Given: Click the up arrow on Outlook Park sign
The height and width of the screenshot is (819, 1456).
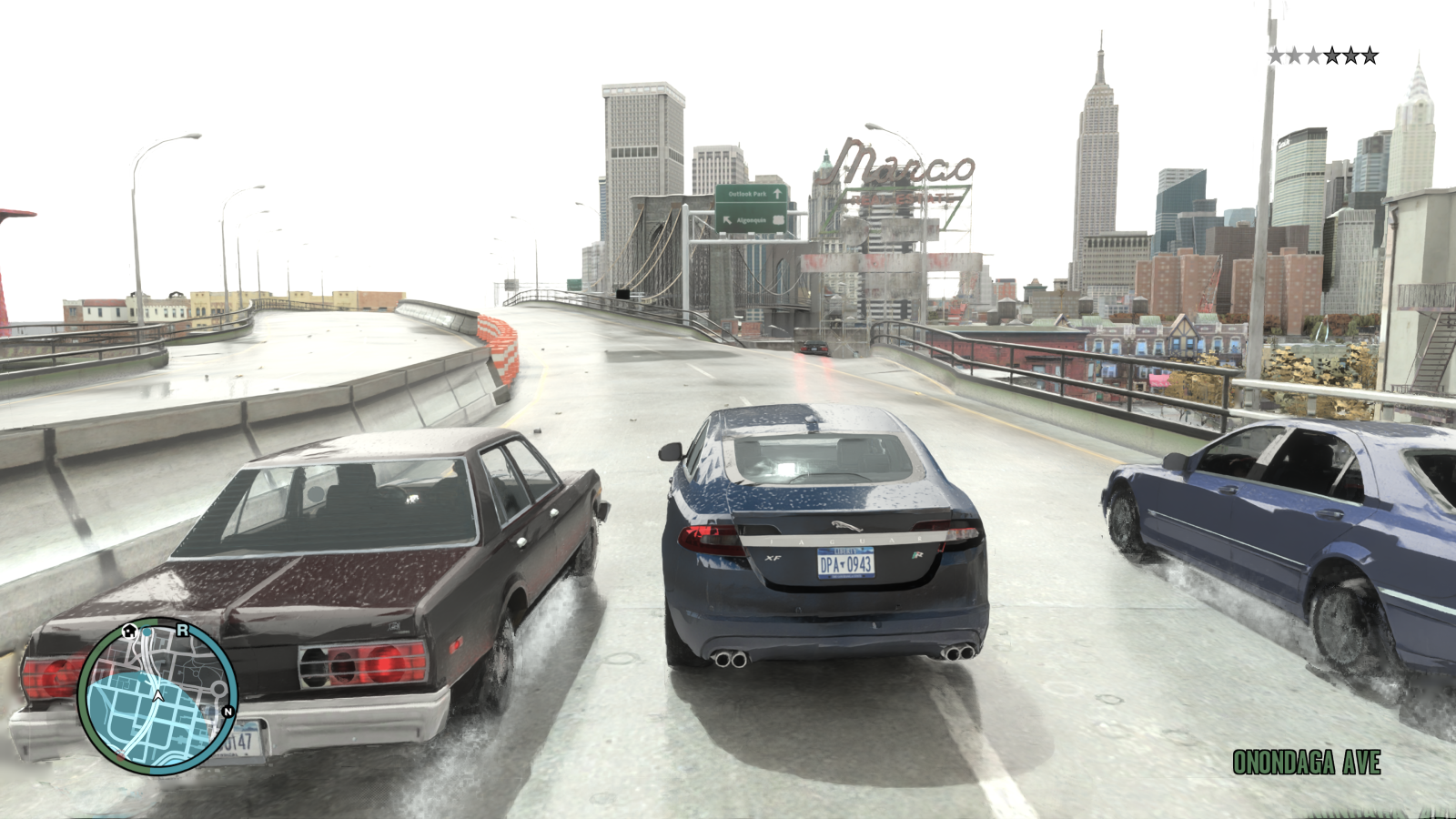Looking at the screenshot, I should click(x=778, y=194).
